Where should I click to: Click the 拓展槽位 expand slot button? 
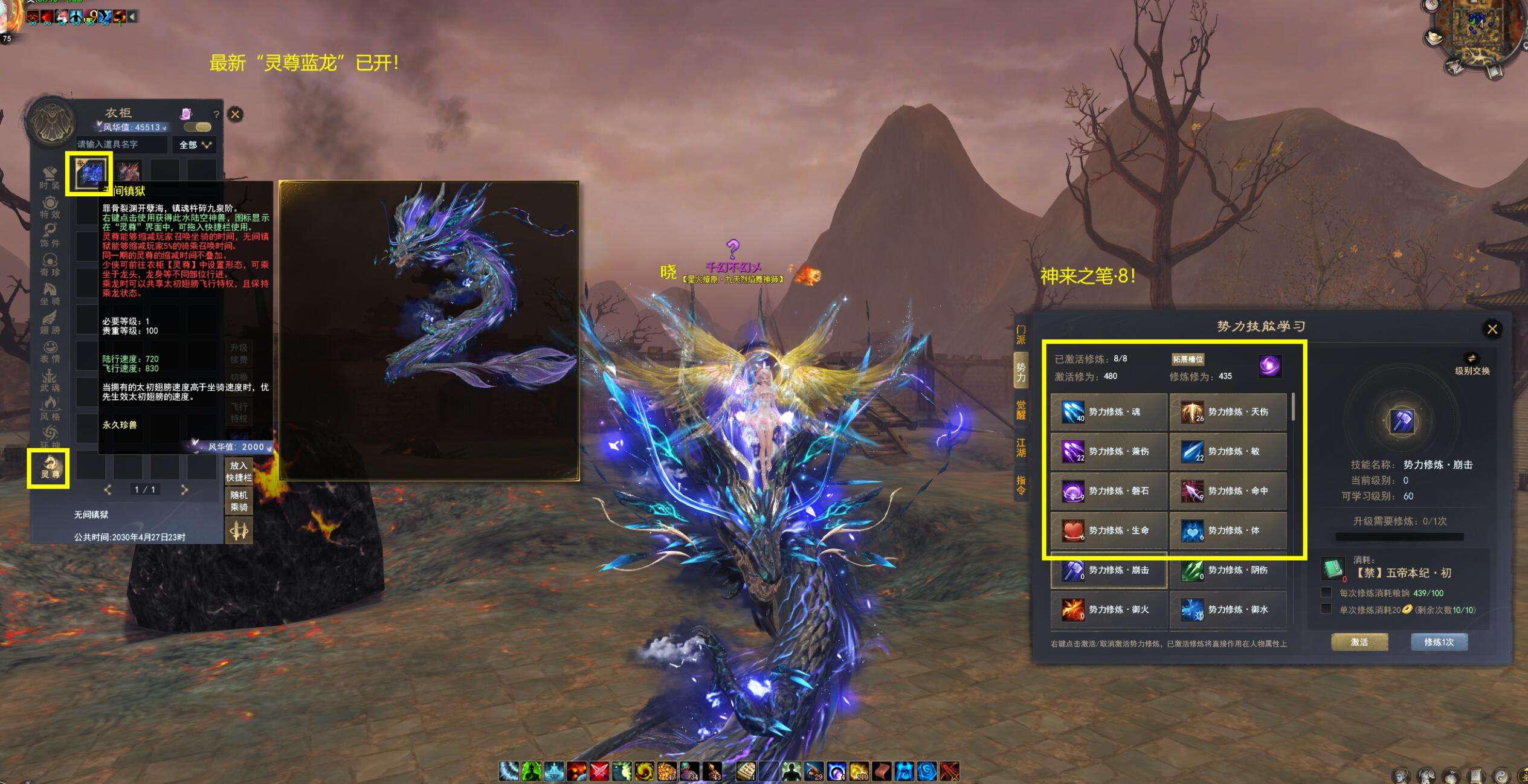coord(1187,359)
